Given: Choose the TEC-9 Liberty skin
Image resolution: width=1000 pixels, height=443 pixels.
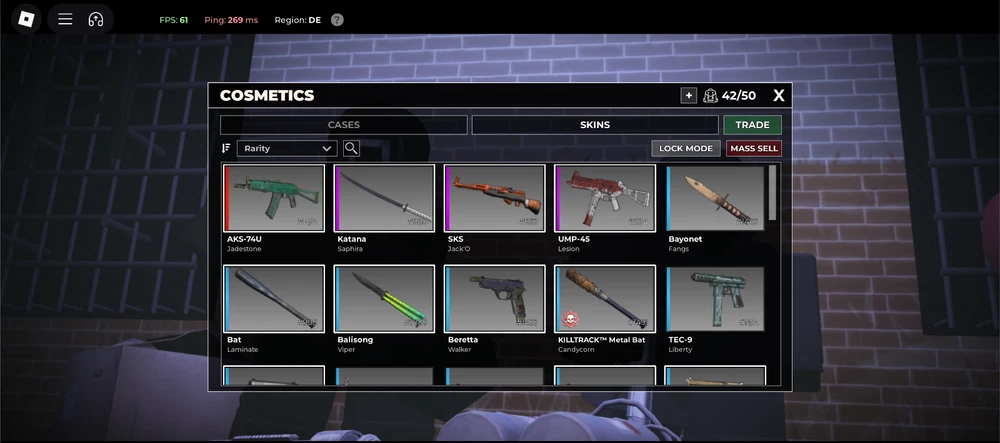Looking at the screenshot, I should [x=715, y=299].
